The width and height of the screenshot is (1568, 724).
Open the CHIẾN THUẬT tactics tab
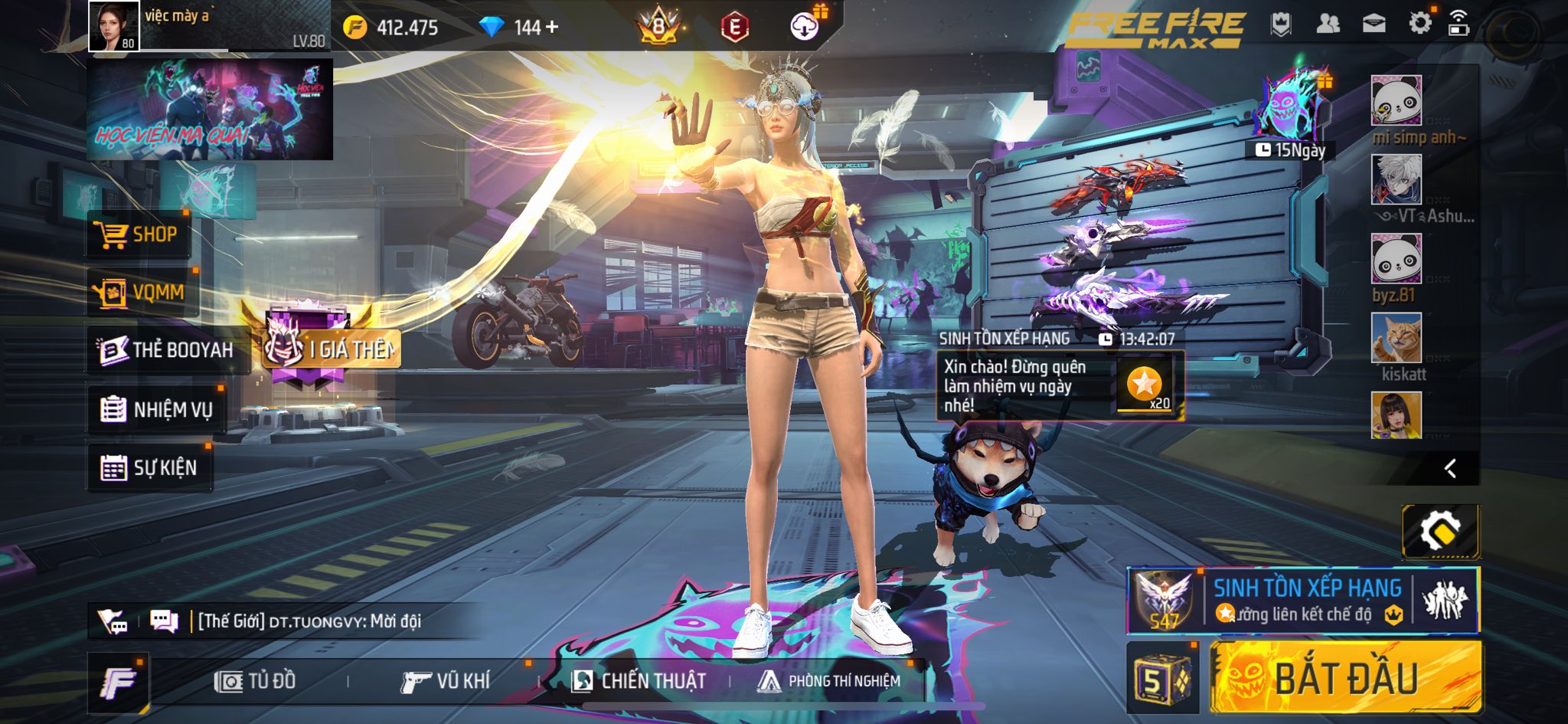click(639, 681)
